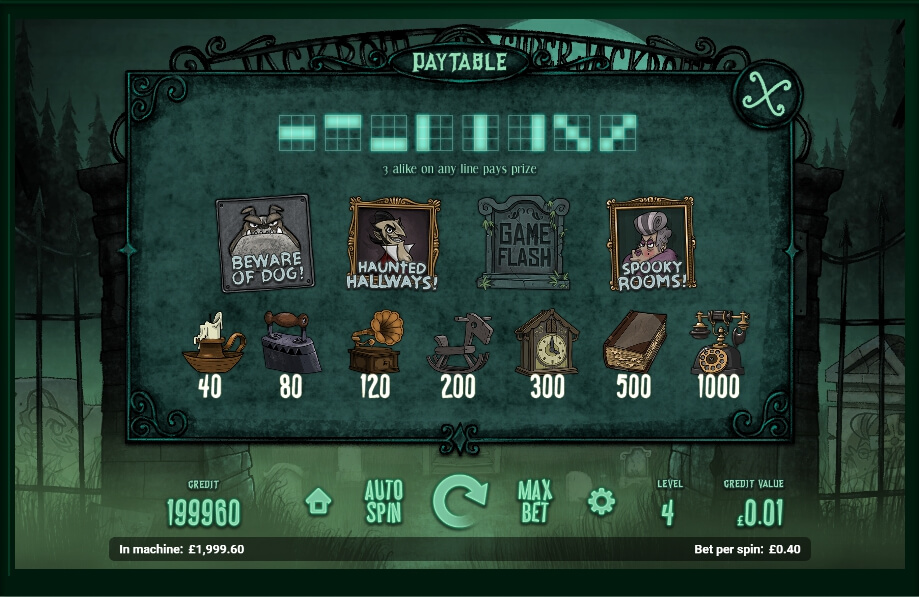
Task: Spin the reels with the circular arrow
Action: 459,502
